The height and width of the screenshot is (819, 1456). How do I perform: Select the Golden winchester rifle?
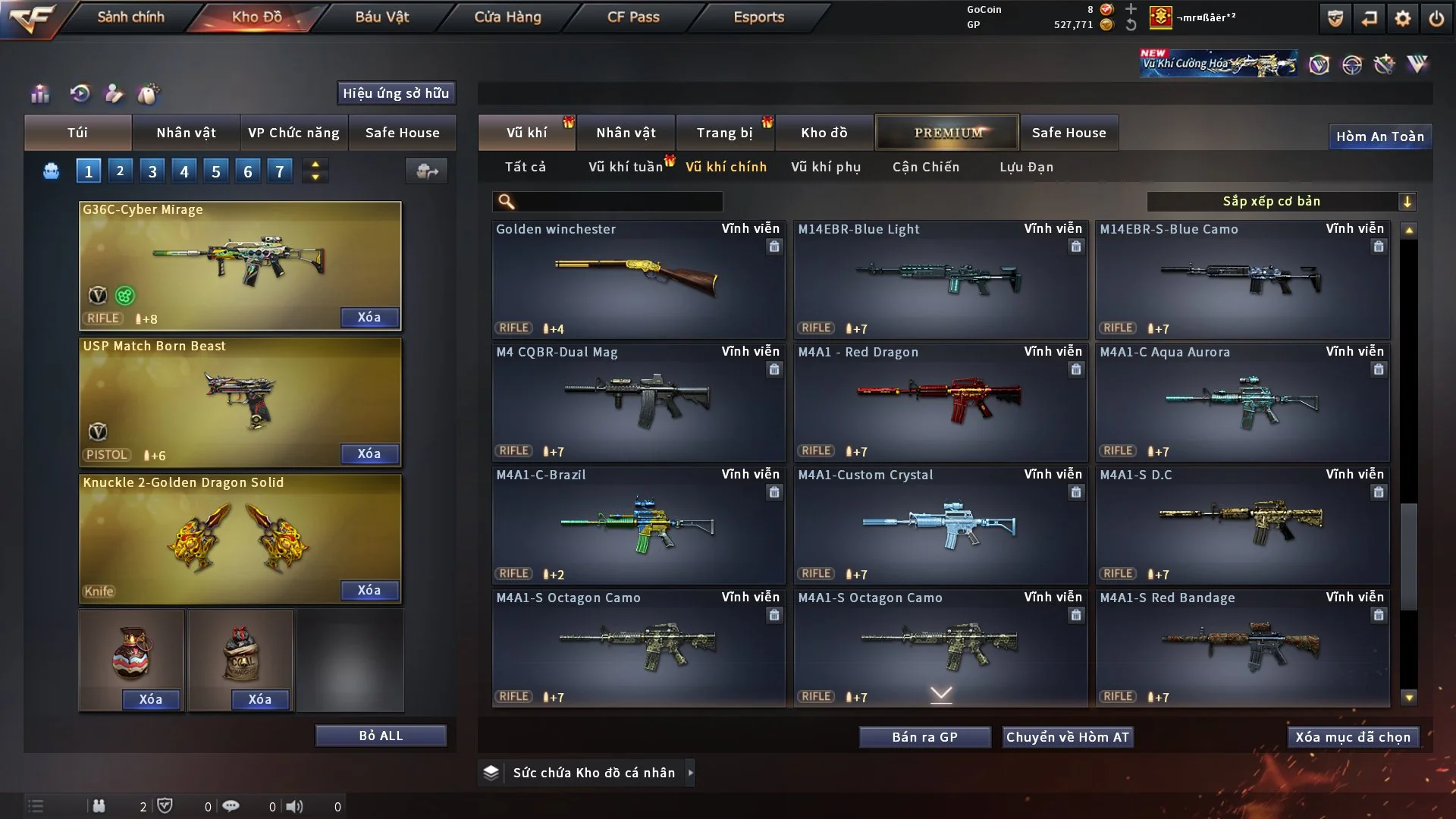[638, 279]
